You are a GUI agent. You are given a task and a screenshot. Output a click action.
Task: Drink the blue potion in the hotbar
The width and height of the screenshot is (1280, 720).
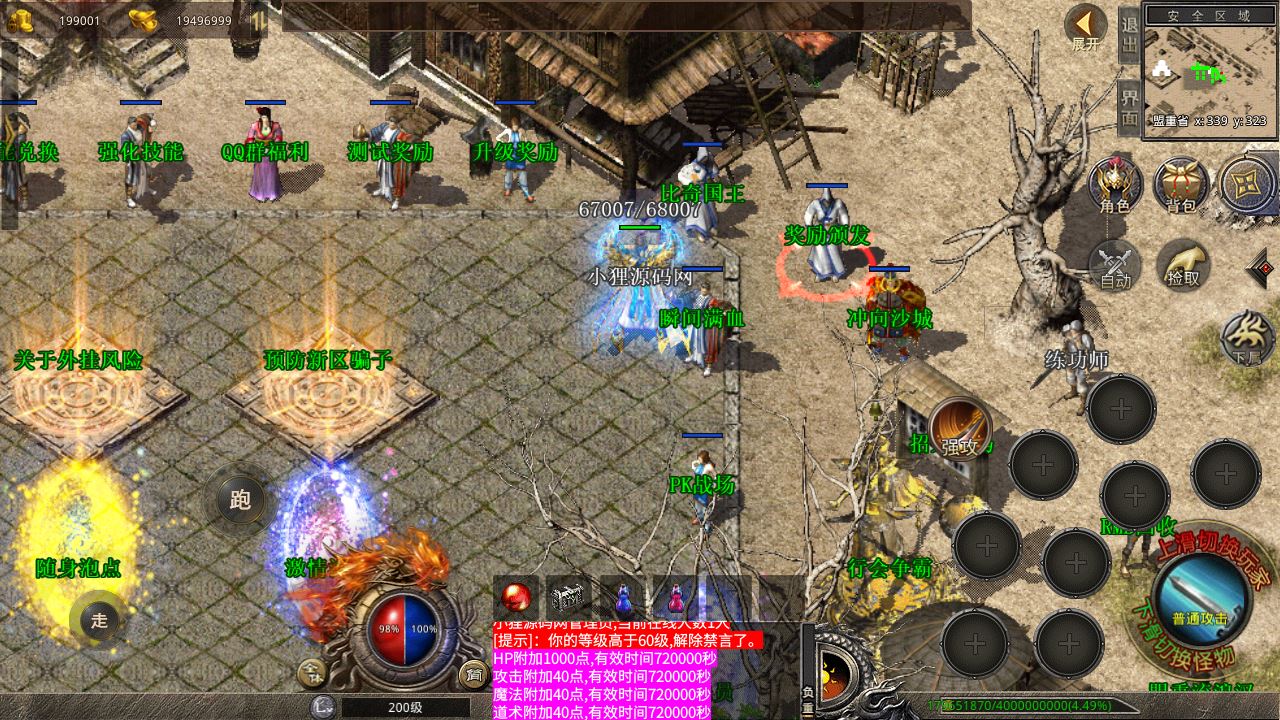coord(623,598)
